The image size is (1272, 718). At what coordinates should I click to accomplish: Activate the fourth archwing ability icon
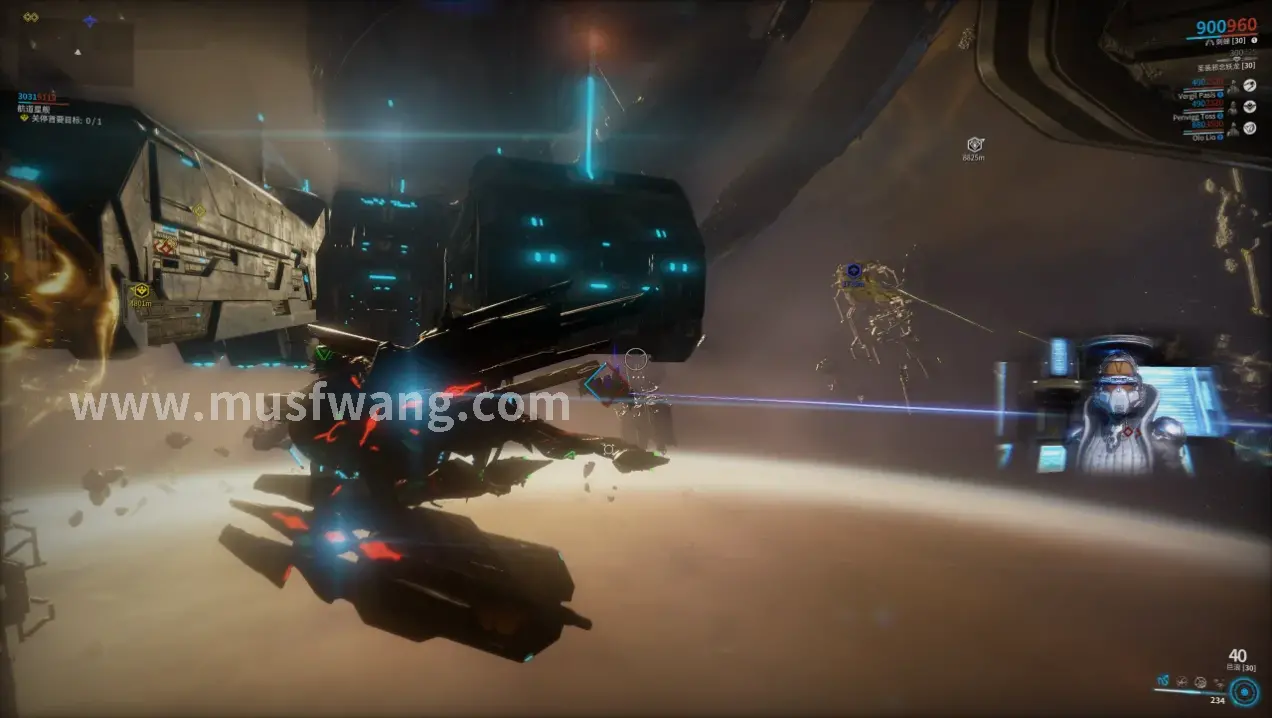[x=1217, y=682]
